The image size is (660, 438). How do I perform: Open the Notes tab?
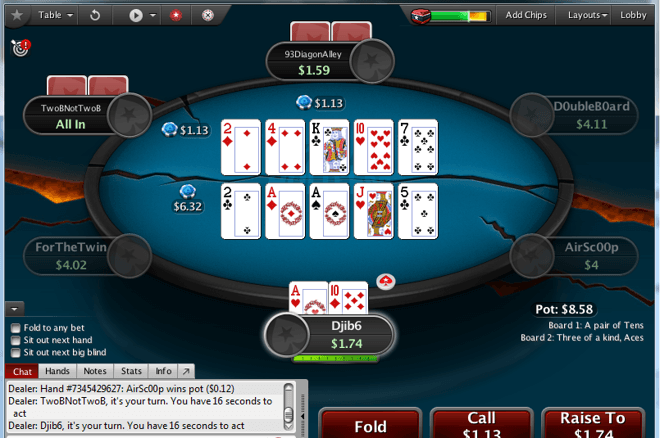coord(95,371)
